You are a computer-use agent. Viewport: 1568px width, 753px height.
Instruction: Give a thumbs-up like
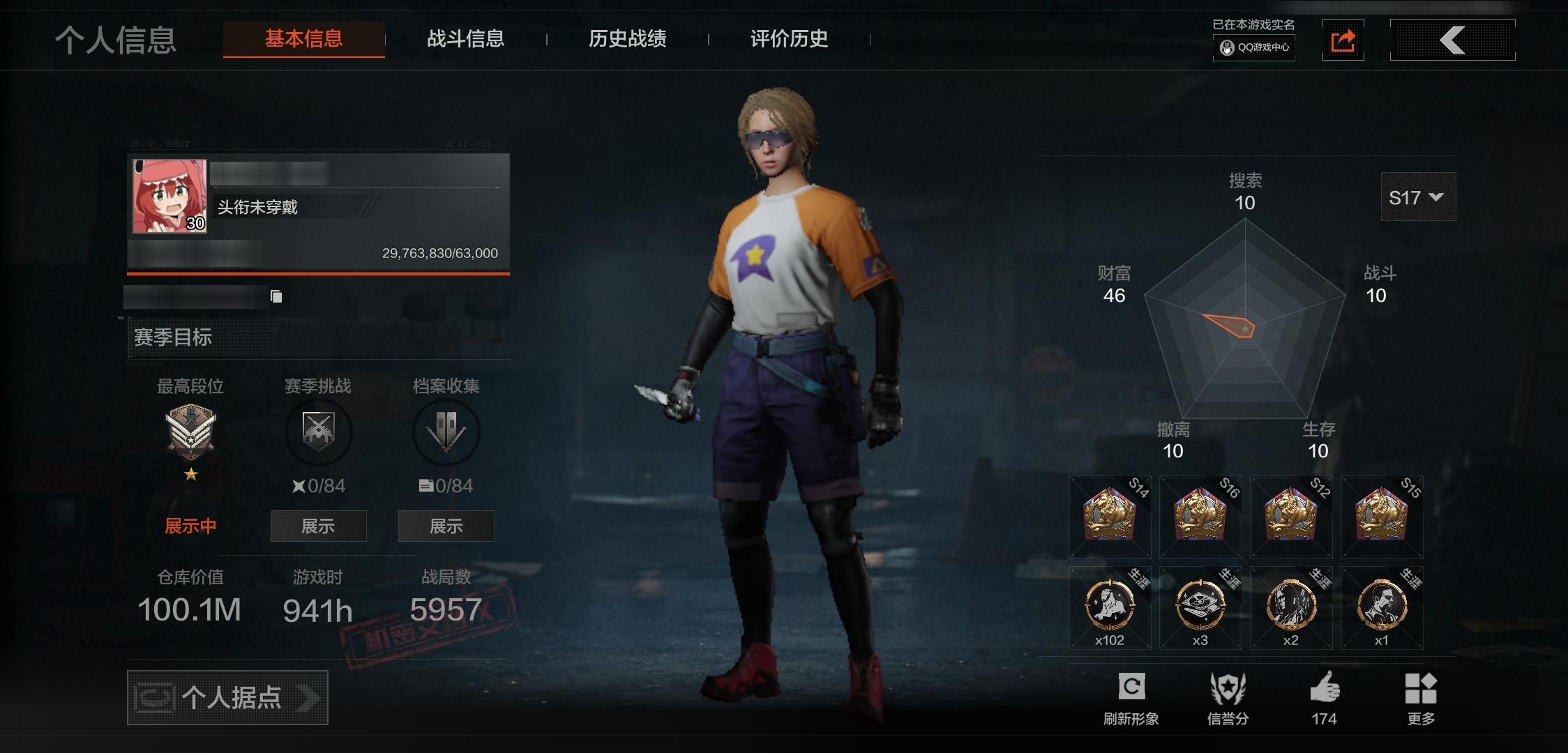coord(1324,697)
